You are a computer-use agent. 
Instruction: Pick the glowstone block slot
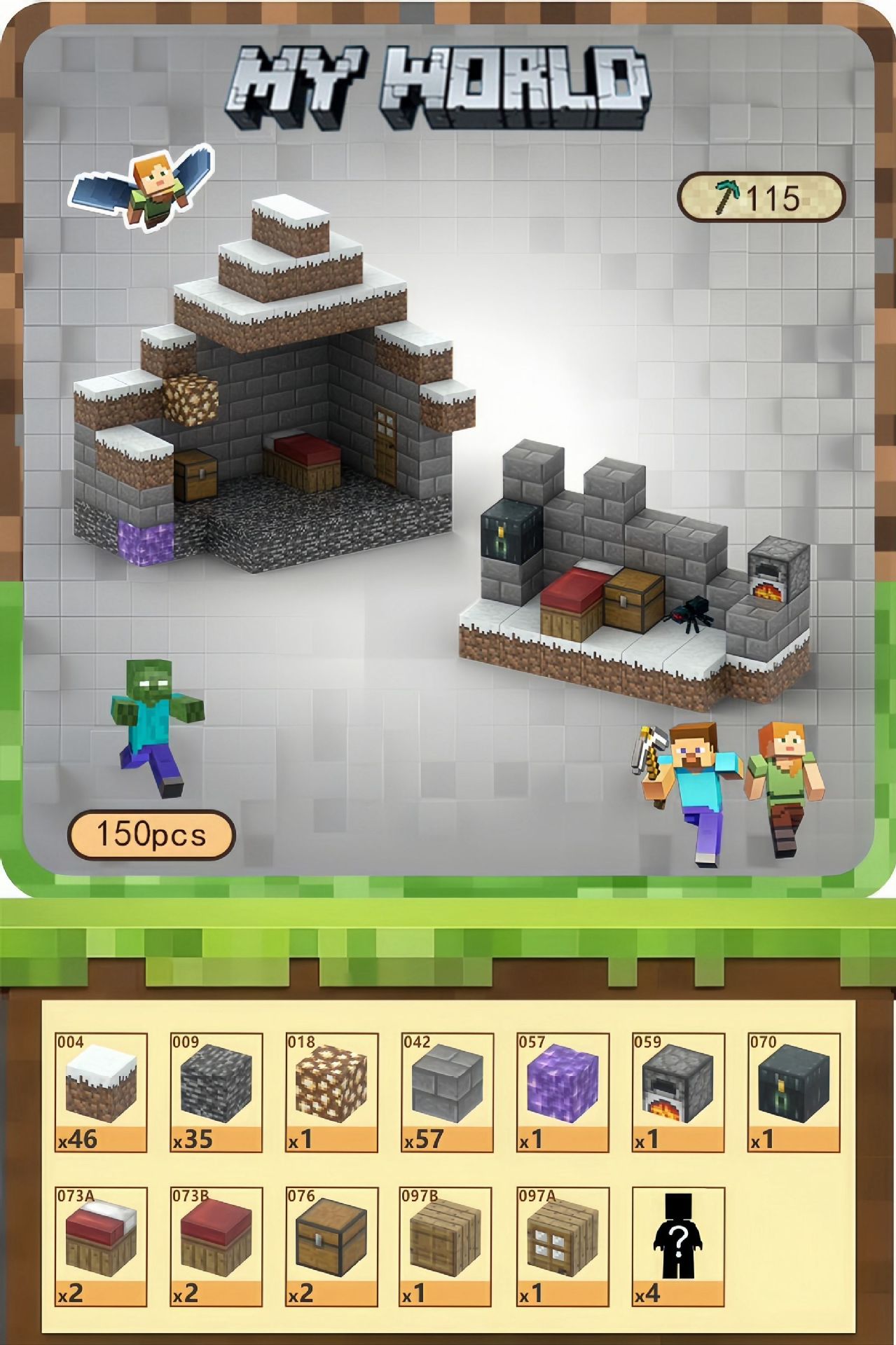pyautogui.click(x=332, y=1092)
